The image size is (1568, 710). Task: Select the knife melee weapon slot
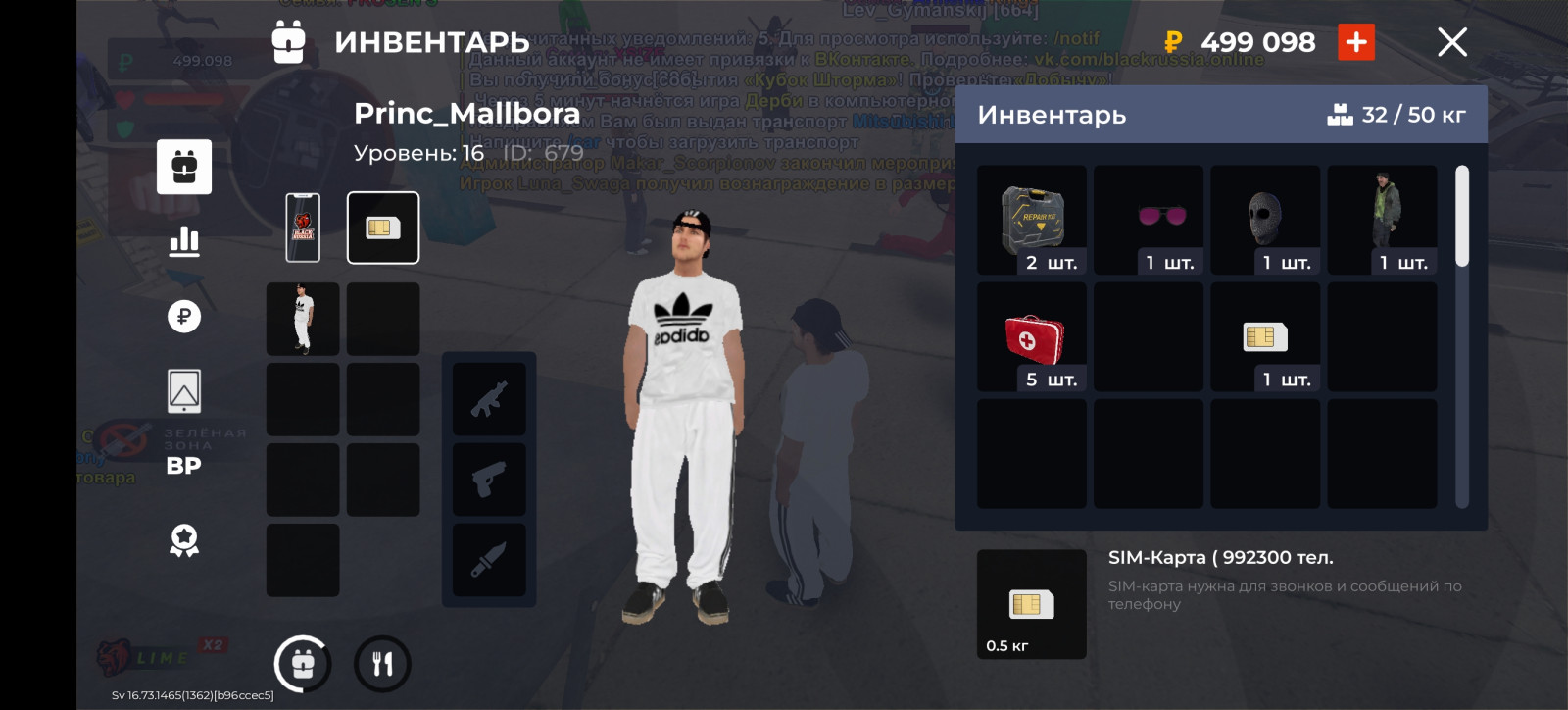tap(489, 560)
